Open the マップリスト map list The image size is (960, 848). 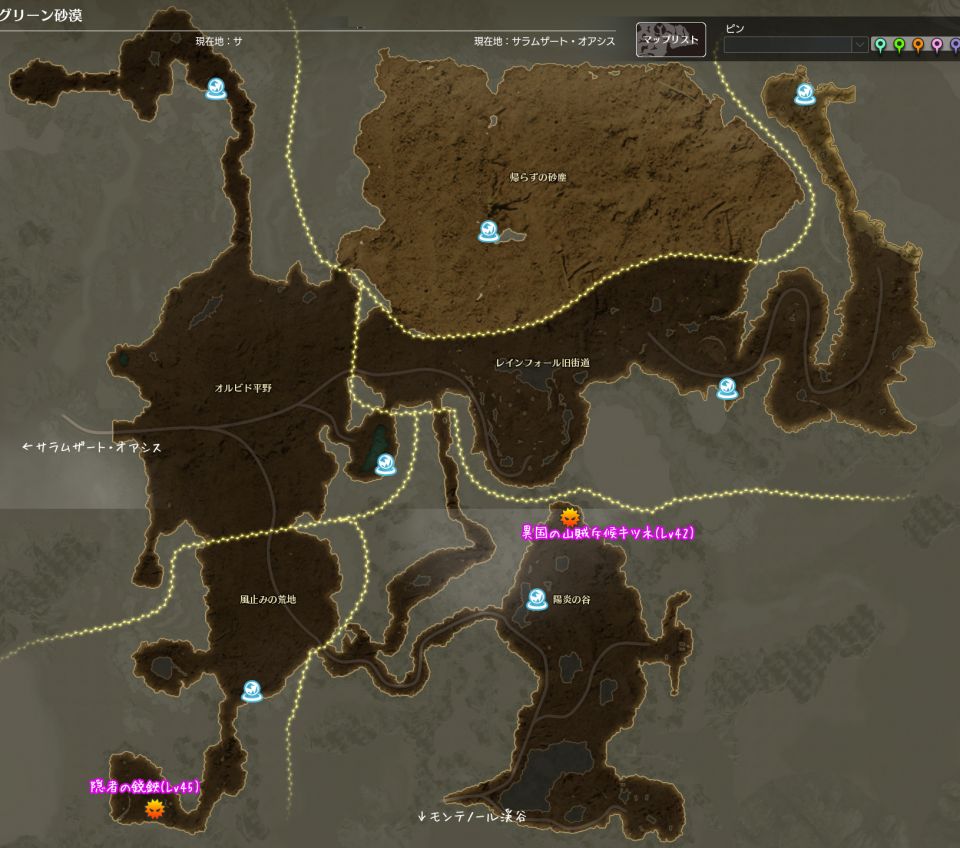[671, 40]
